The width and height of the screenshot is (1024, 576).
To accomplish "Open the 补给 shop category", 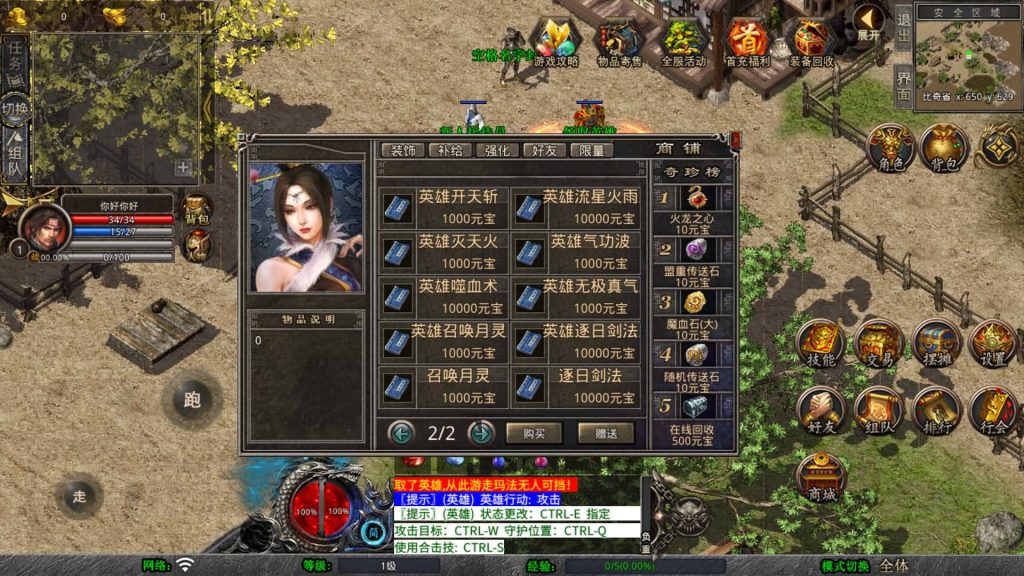I will point(451,151).
